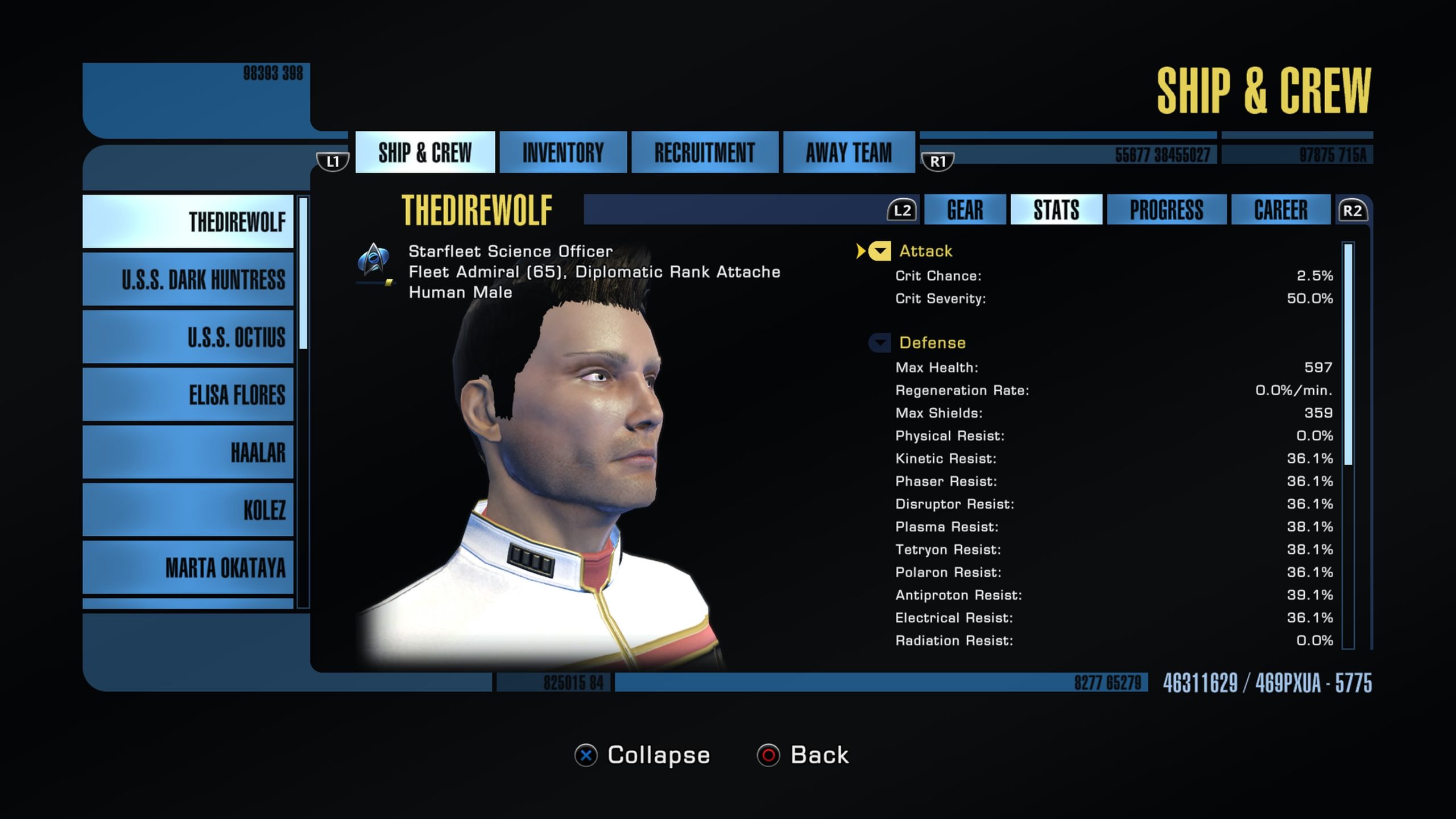The height and width of the screenshot is (819, 1456).
Task: View the Career sub-tab
Action: [x=1280, y=210]
